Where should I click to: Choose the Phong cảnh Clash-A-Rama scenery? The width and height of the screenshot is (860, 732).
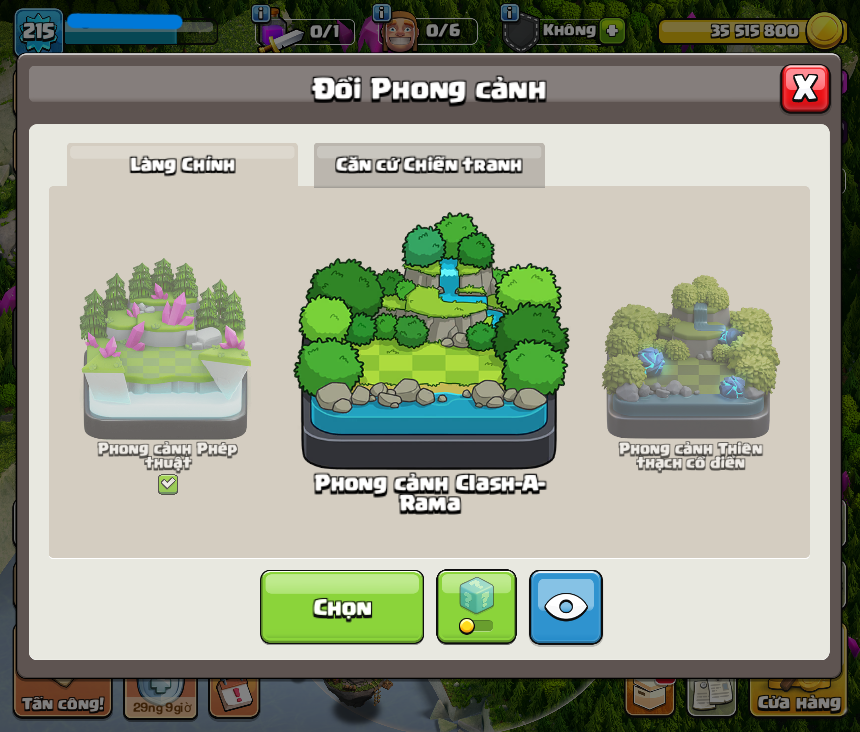(429, 340)
